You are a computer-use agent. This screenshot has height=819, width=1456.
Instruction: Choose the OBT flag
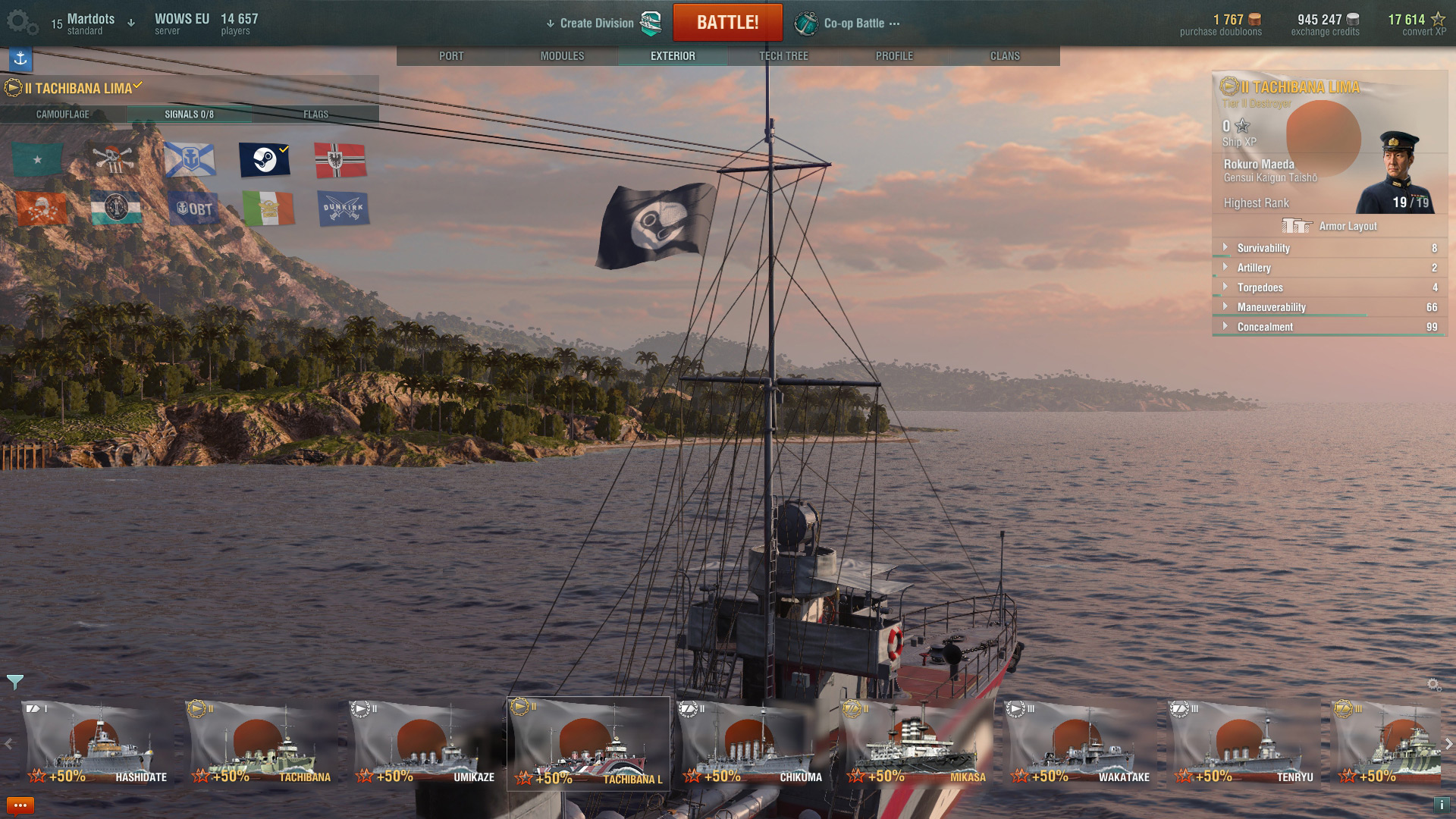pos(194,209)
